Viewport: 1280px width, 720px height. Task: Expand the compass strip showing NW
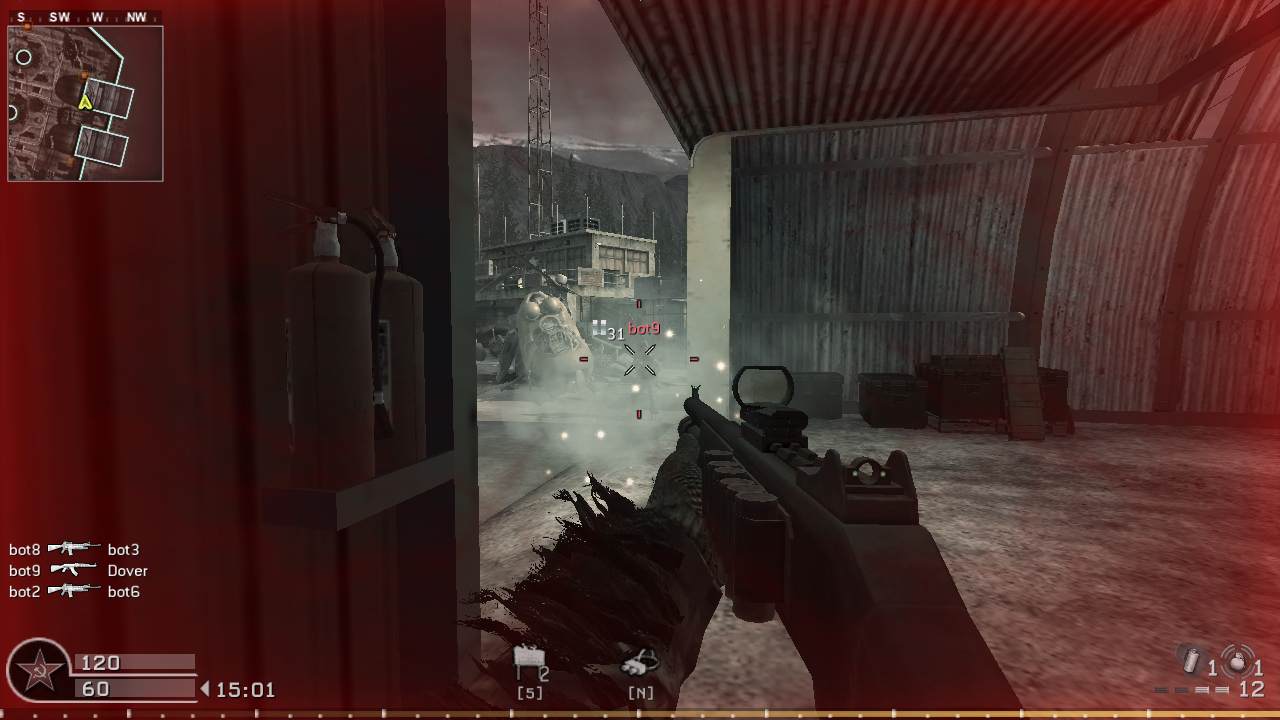point(135,16)
